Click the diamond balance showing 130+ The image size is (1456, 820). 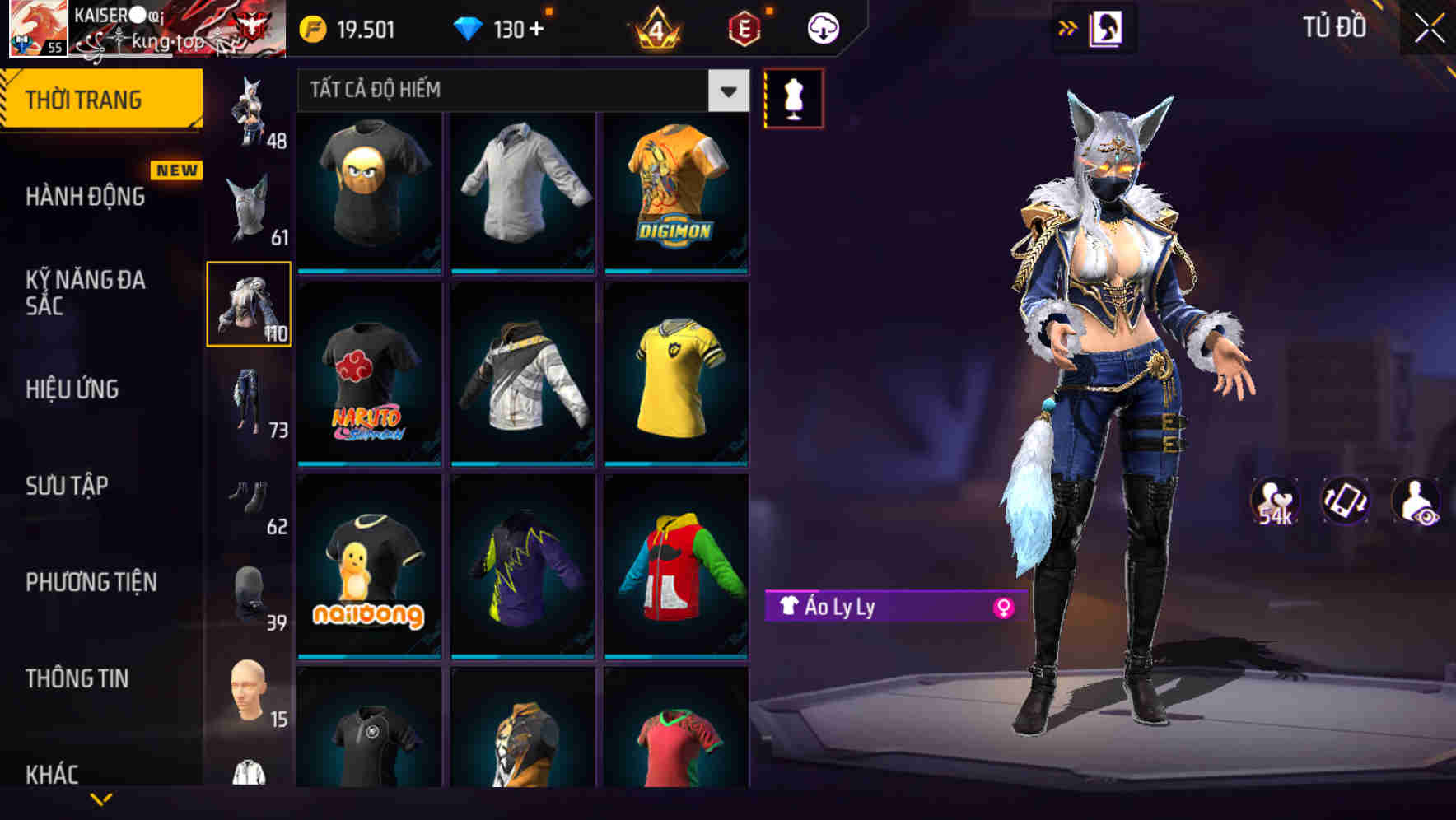500,27
